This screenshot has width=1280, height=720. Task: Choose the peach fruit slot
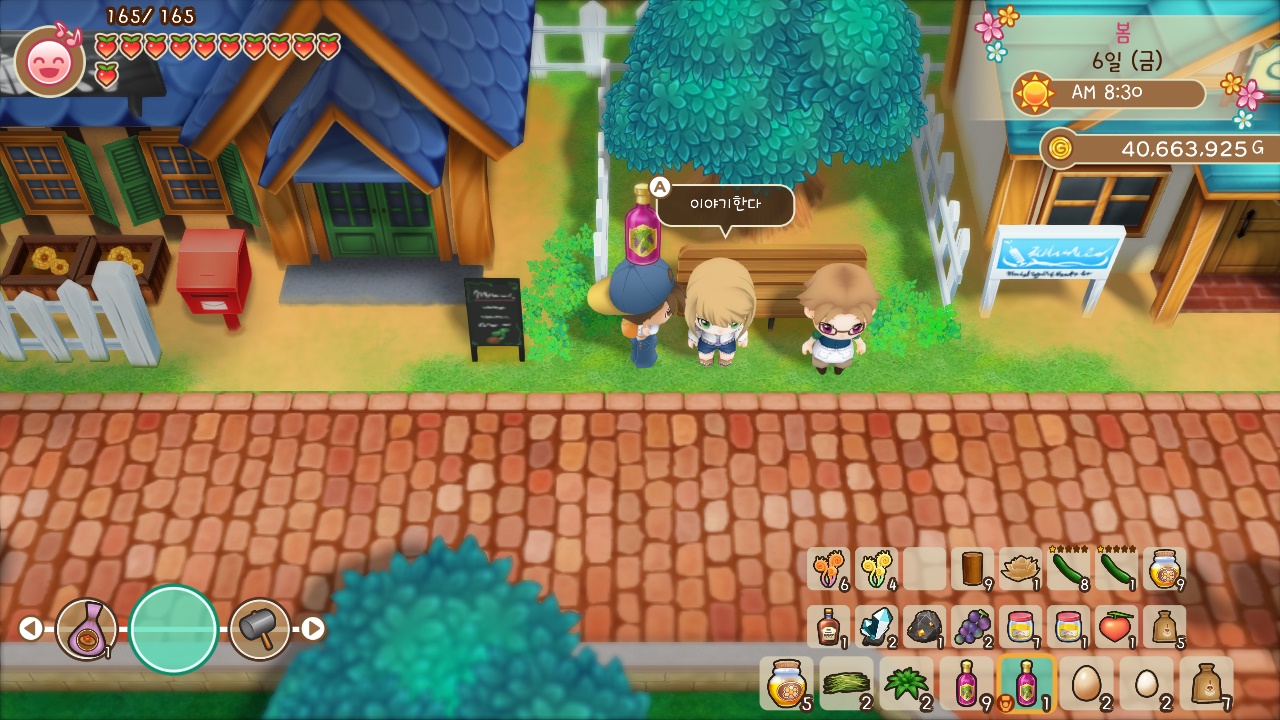(x=1116, y=627)
